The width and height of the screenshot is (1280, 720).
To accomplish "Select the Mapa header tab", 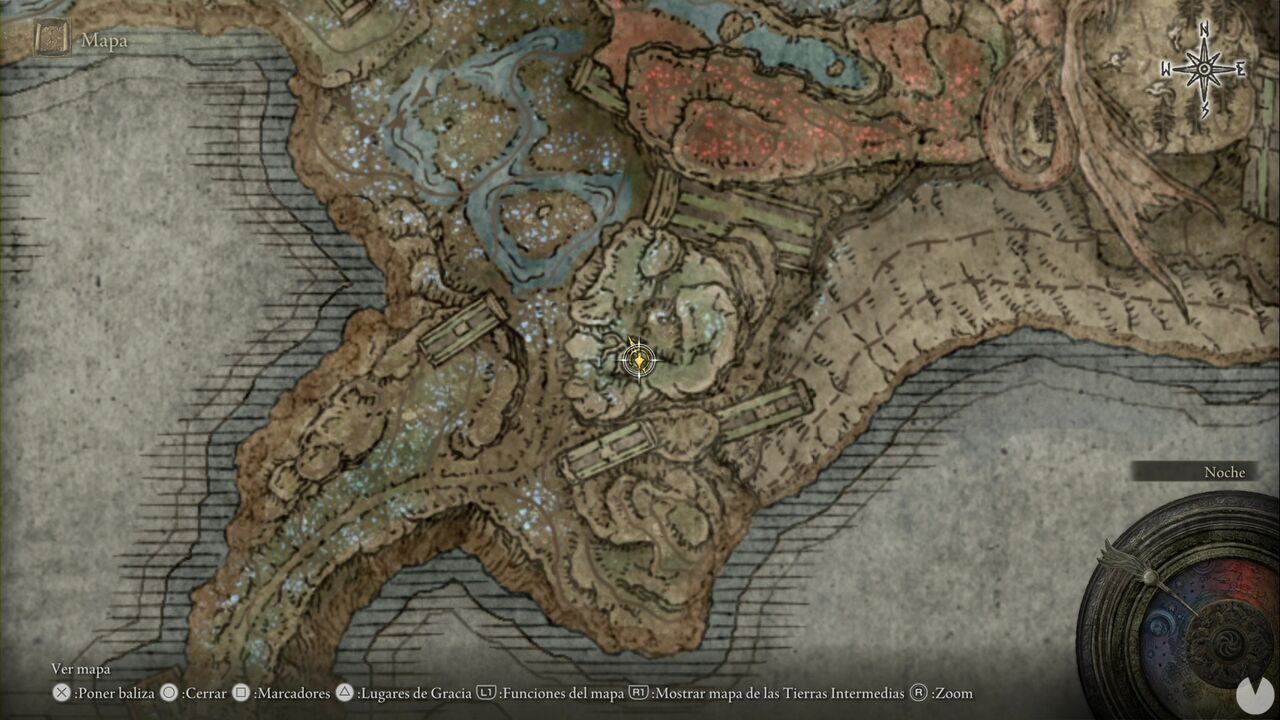I will click(x=103, y=40).
